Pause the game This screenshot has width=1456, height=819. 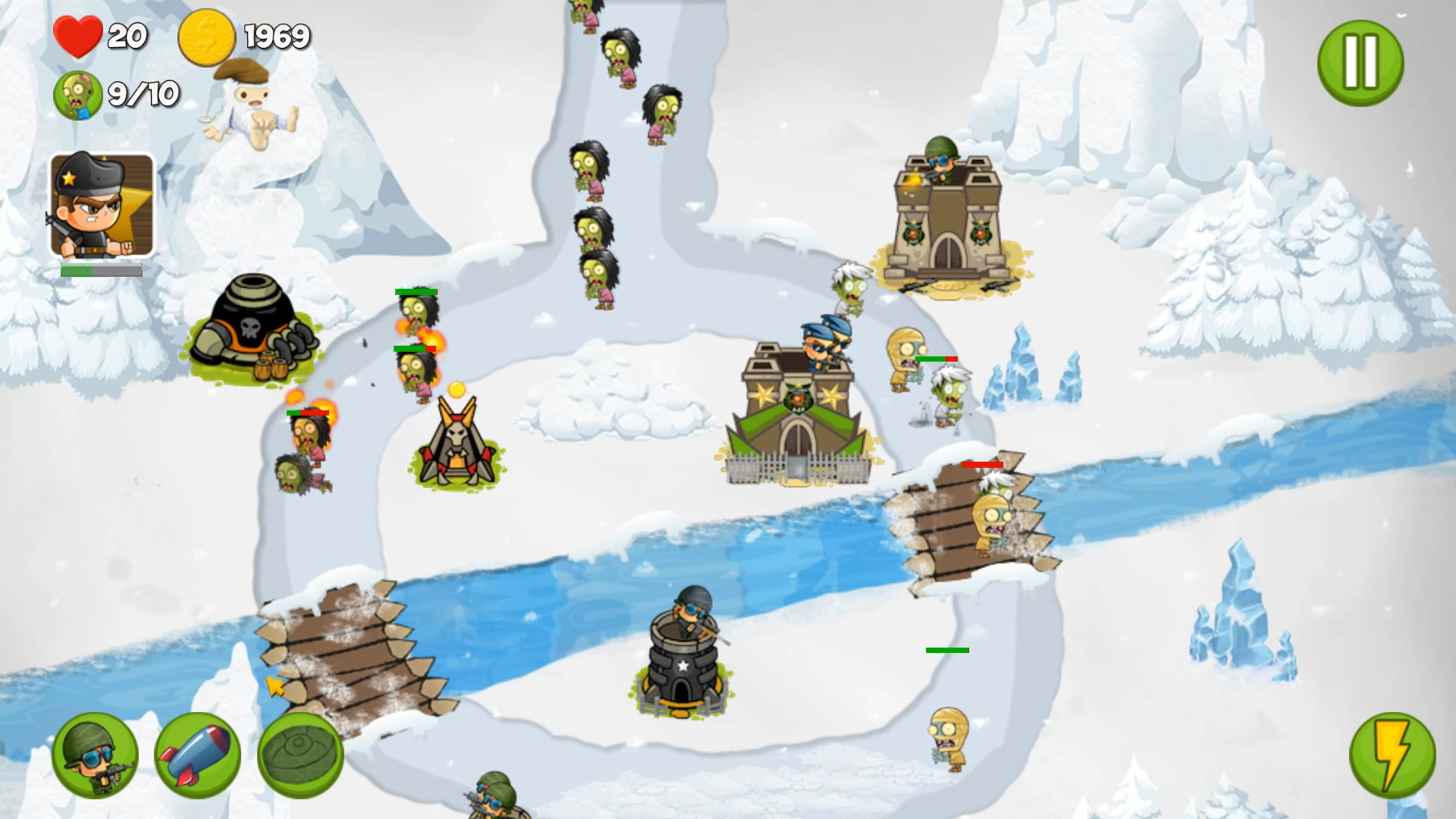[1360, 64]
